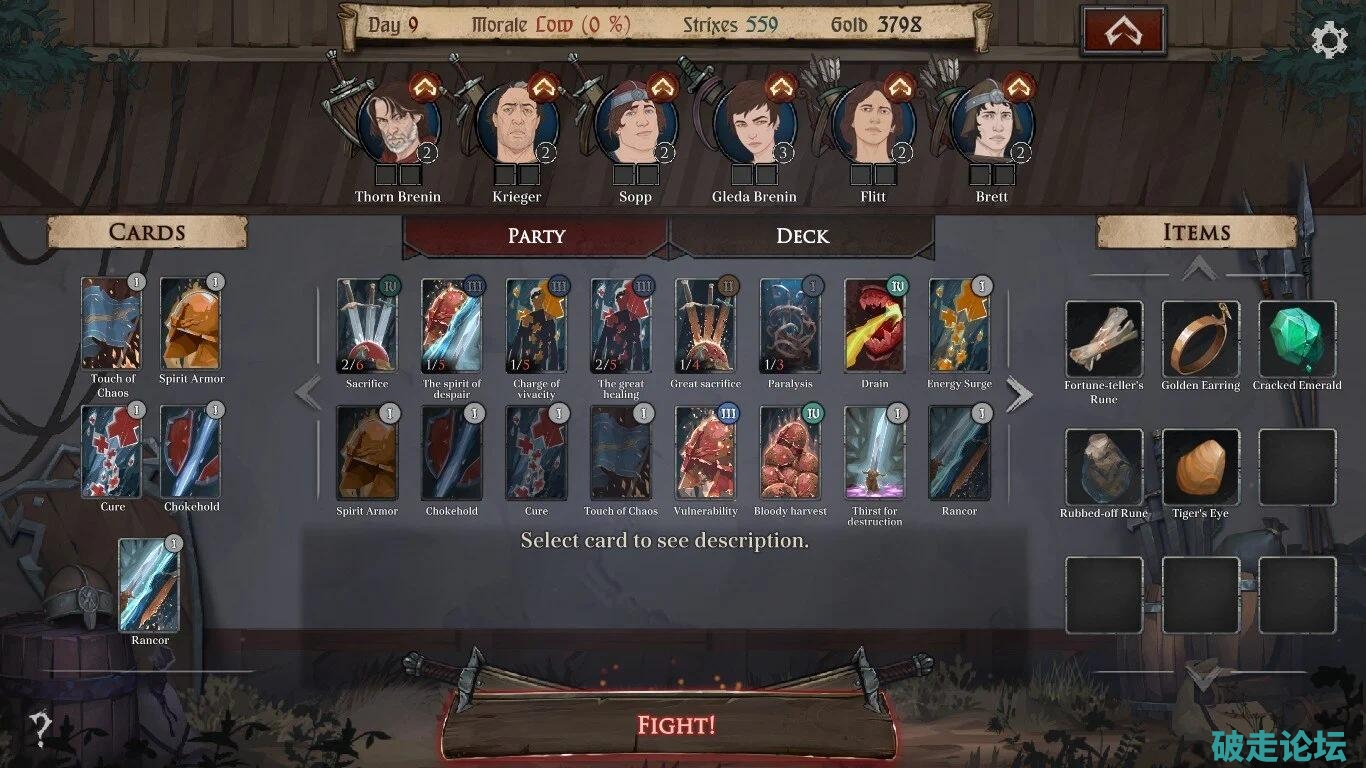This screenshot has height=768, width=1366.
Task: Start the battle with the Fight! button
Action: pyautogui.click(x=676, y=724)
